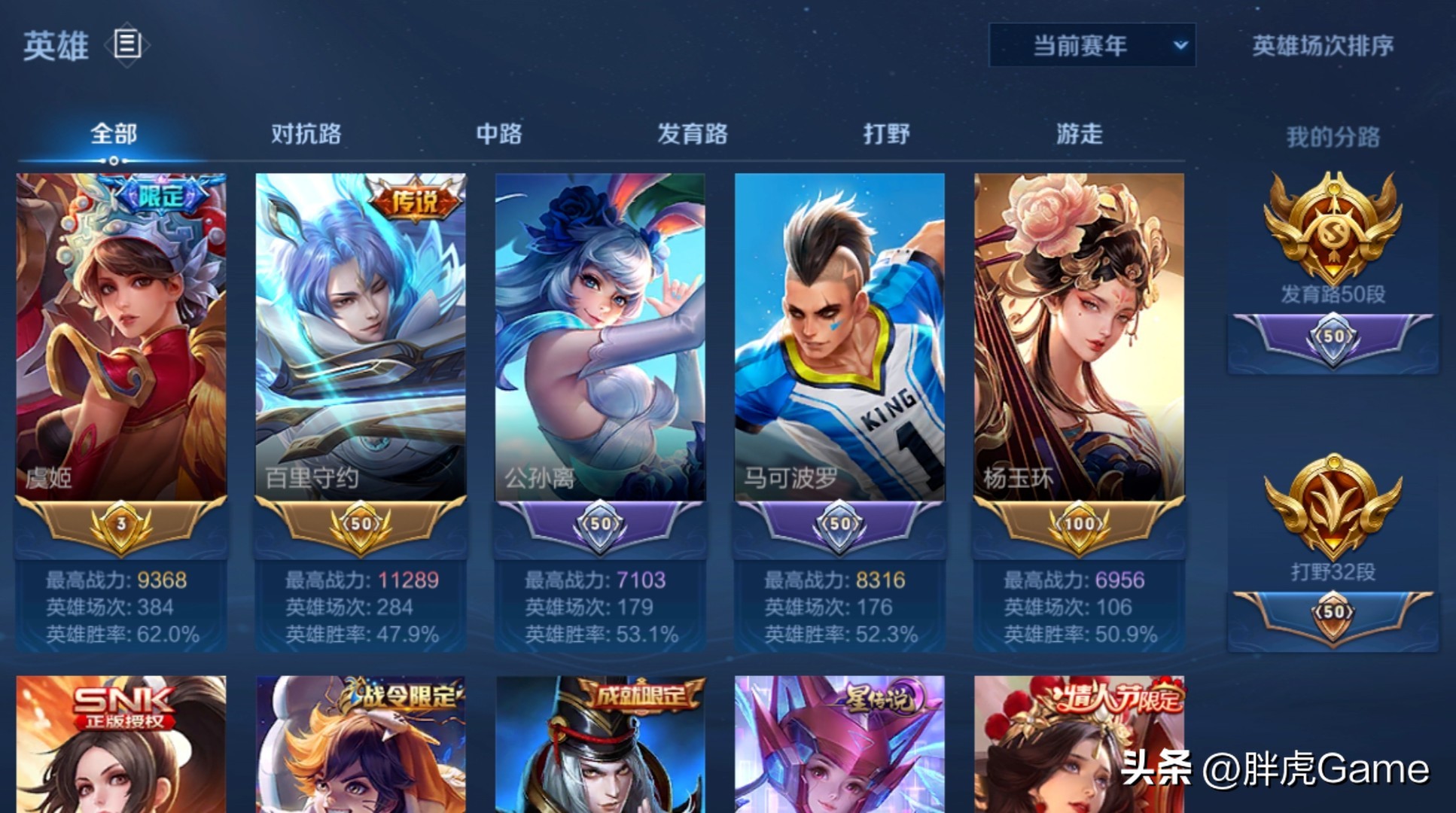Select the 打野 tab
Image resolution: width=1456 pixels, height=813 pixels.
(x=887, y=132)
